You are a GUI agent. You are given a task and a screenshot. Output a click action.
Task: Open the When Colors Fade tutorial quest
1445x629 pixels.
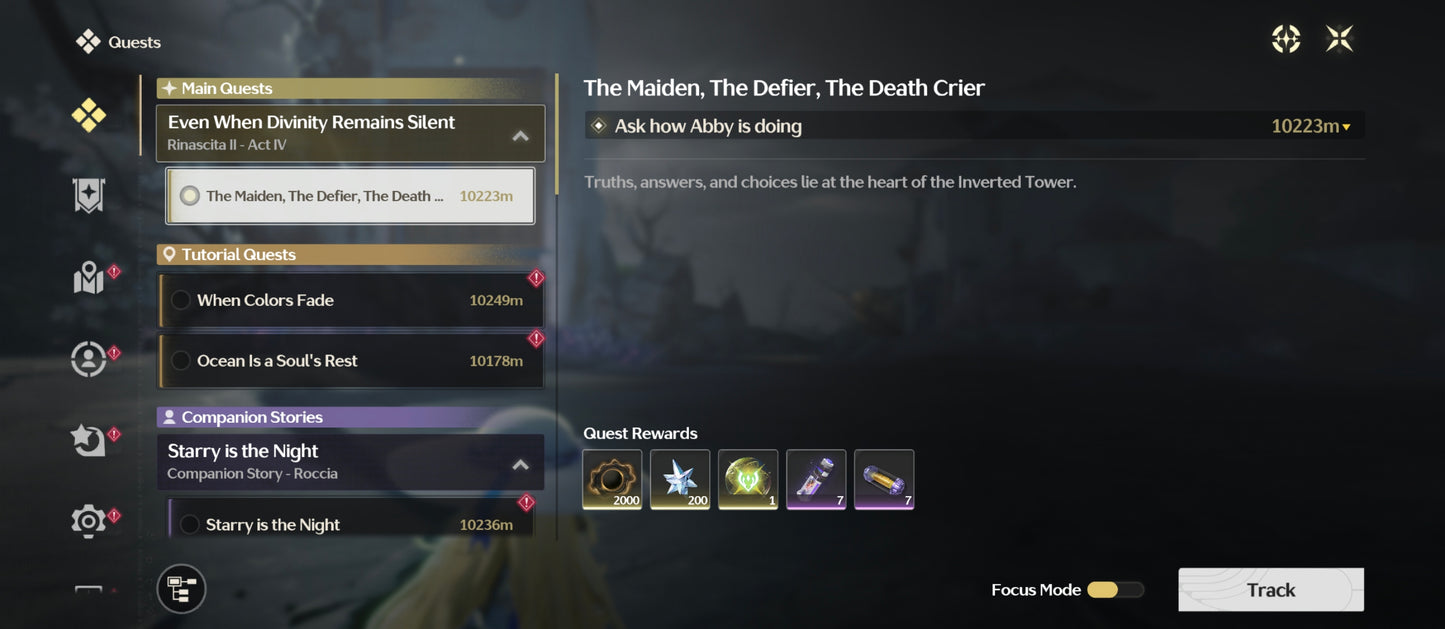click(x=350, y=300)
